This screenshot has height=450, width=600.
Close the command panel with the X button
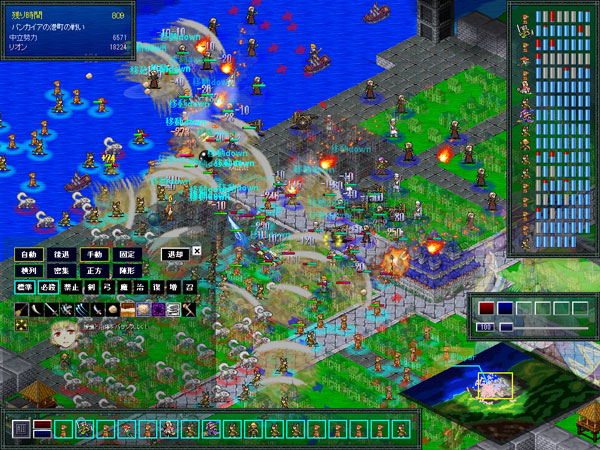(197, 251)
